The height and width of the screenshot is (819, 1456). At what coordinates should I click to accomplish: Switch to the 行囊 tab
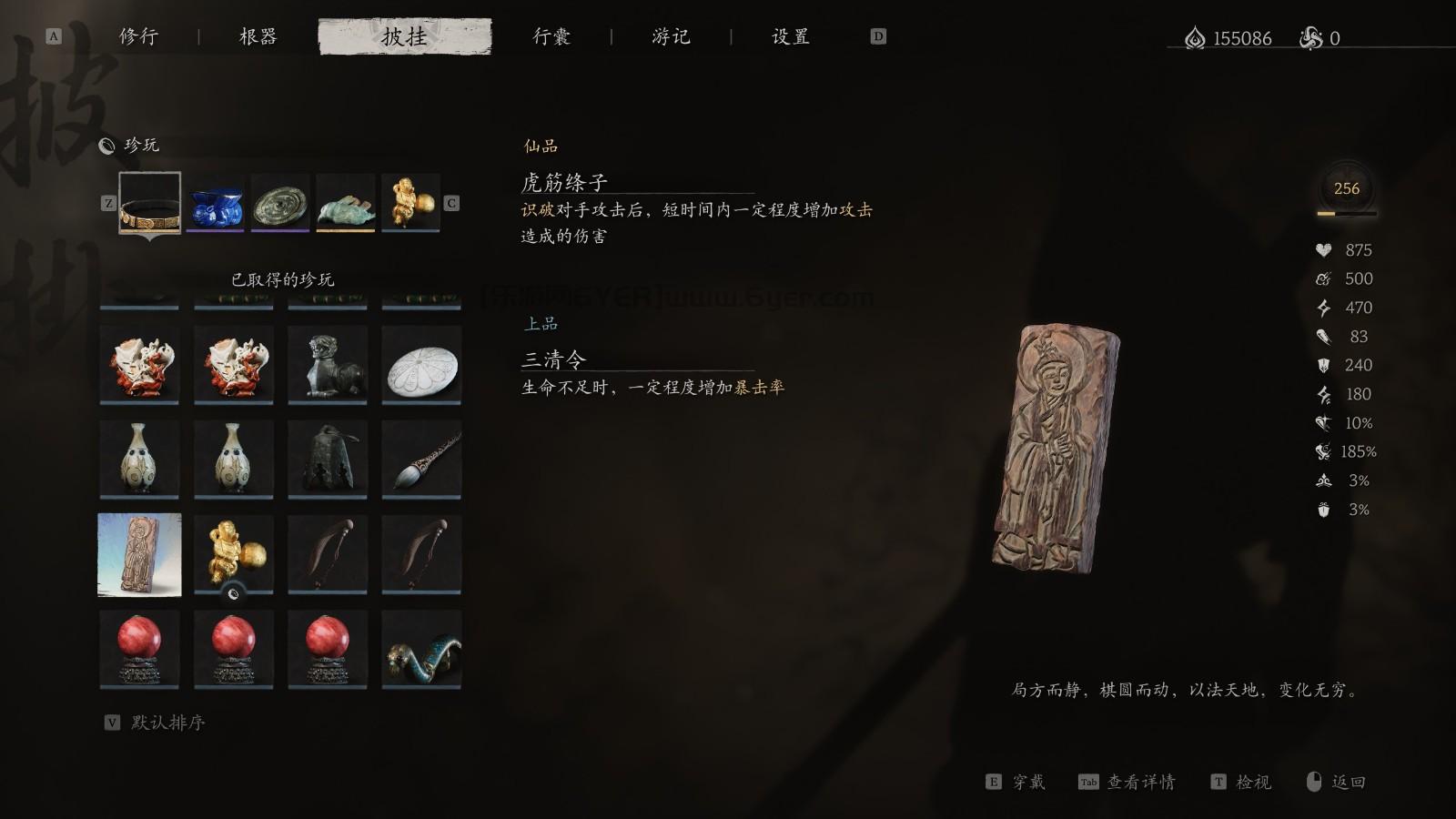click(x=550, y=37)
